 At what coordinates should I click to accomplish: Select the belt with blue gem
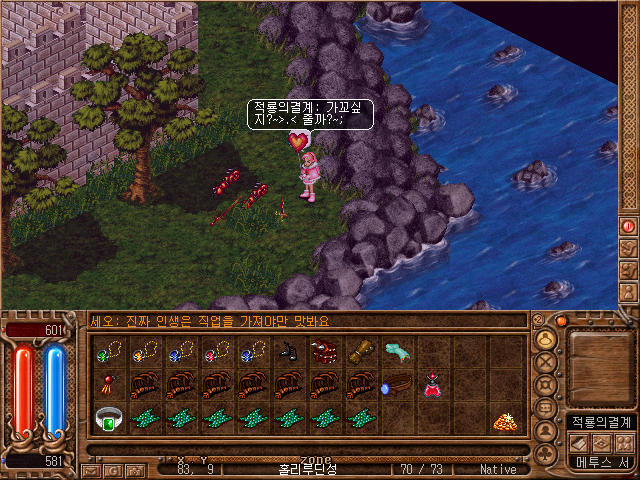point(397,386)
